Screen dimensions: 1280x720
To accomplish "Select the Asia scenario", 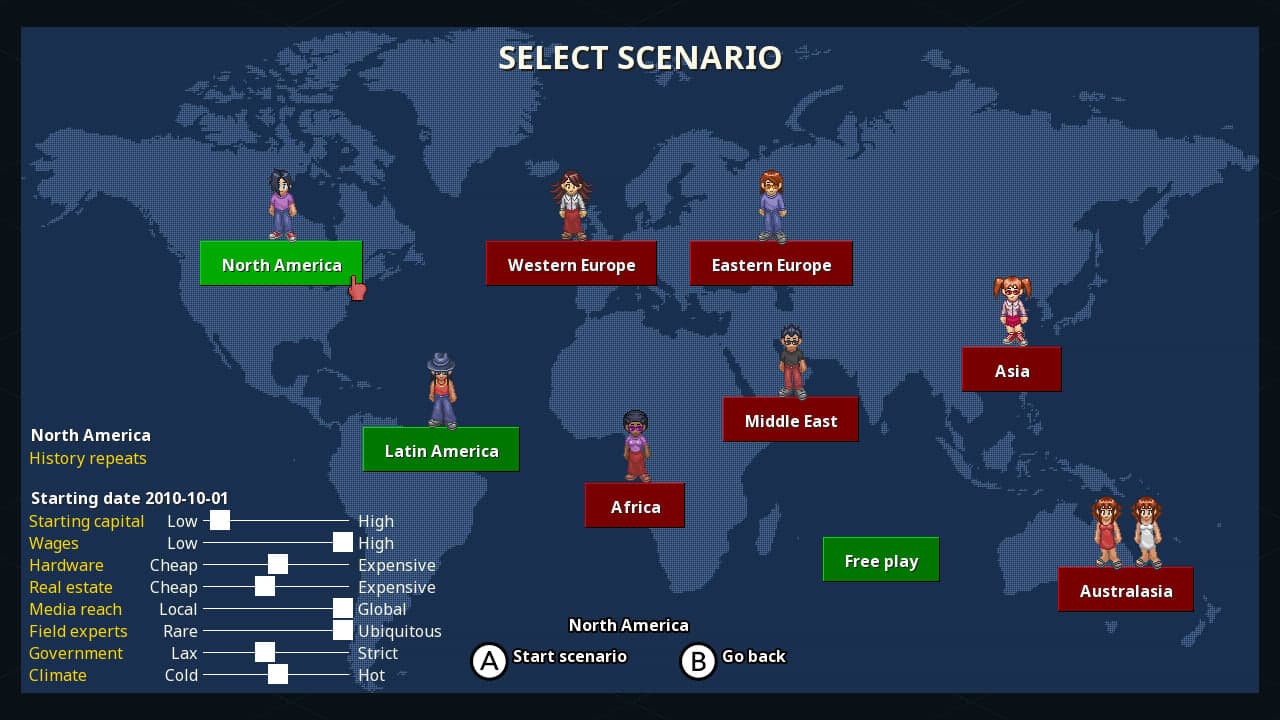I will point(1012,369).
